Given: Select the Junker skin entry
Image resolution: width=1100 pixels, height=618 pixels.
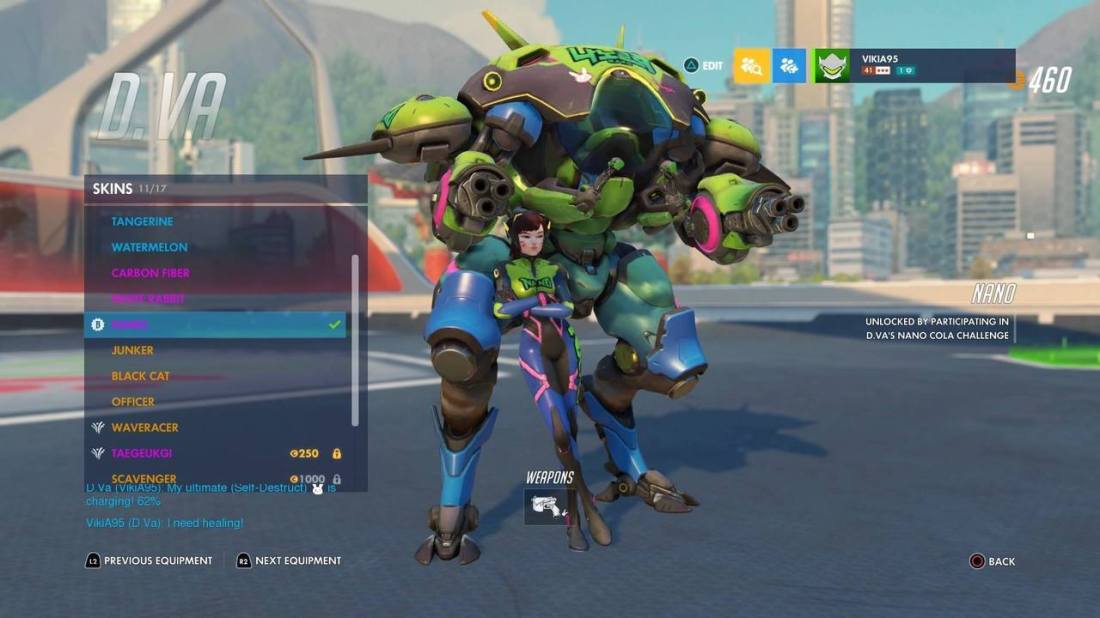Looking at the screenshot, I should [132, 350].
